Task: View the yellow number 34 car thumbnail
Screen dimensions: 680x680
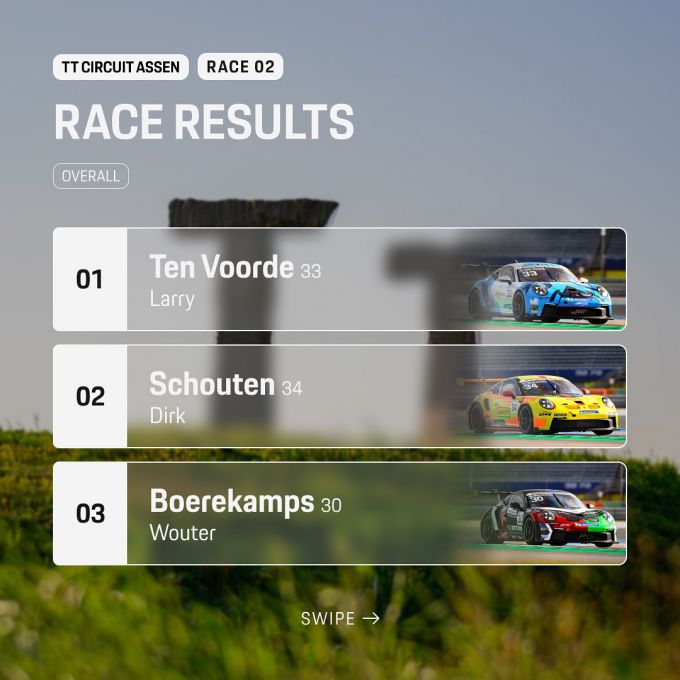Action: [542, 406]
